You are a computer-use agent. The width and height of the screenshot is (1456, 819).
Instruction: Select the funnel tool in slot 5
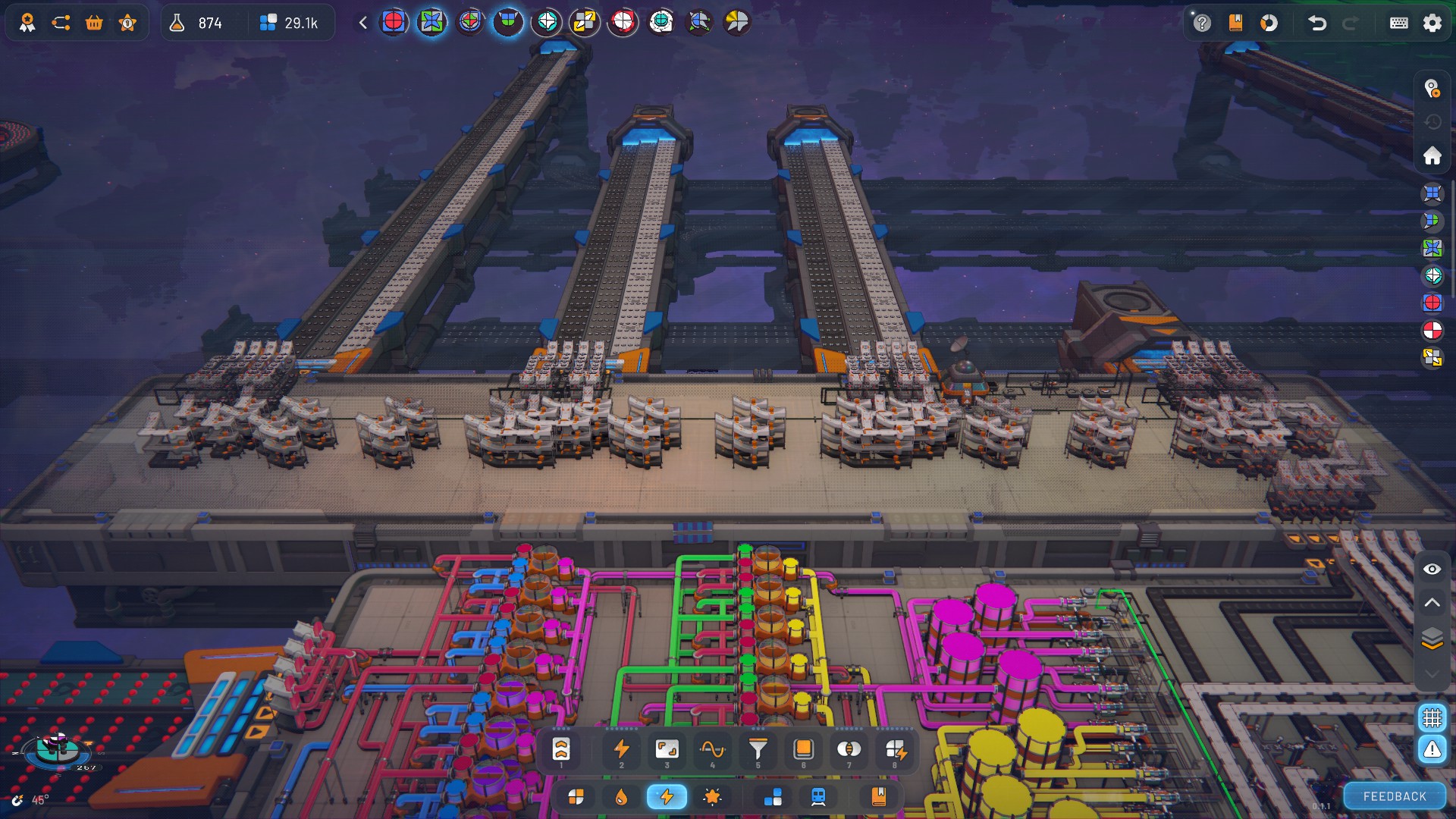click(x=758, y=750)
